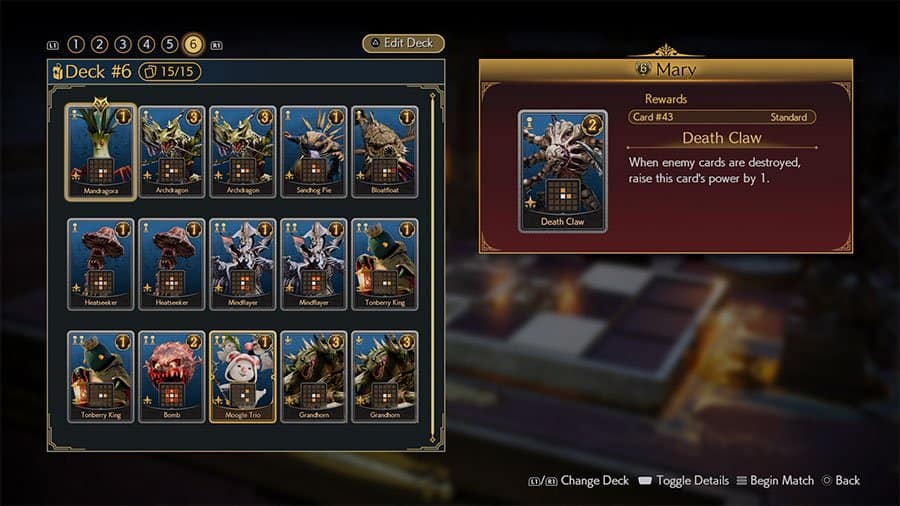Select the Mandragora card
900x506 pixels.
(100, 152)
